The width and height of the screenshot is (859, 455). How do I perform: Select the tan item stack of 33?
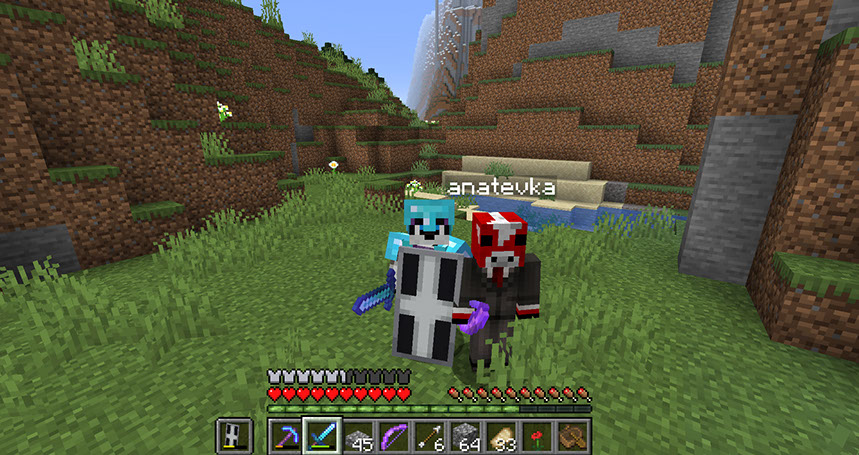[502, 435]
